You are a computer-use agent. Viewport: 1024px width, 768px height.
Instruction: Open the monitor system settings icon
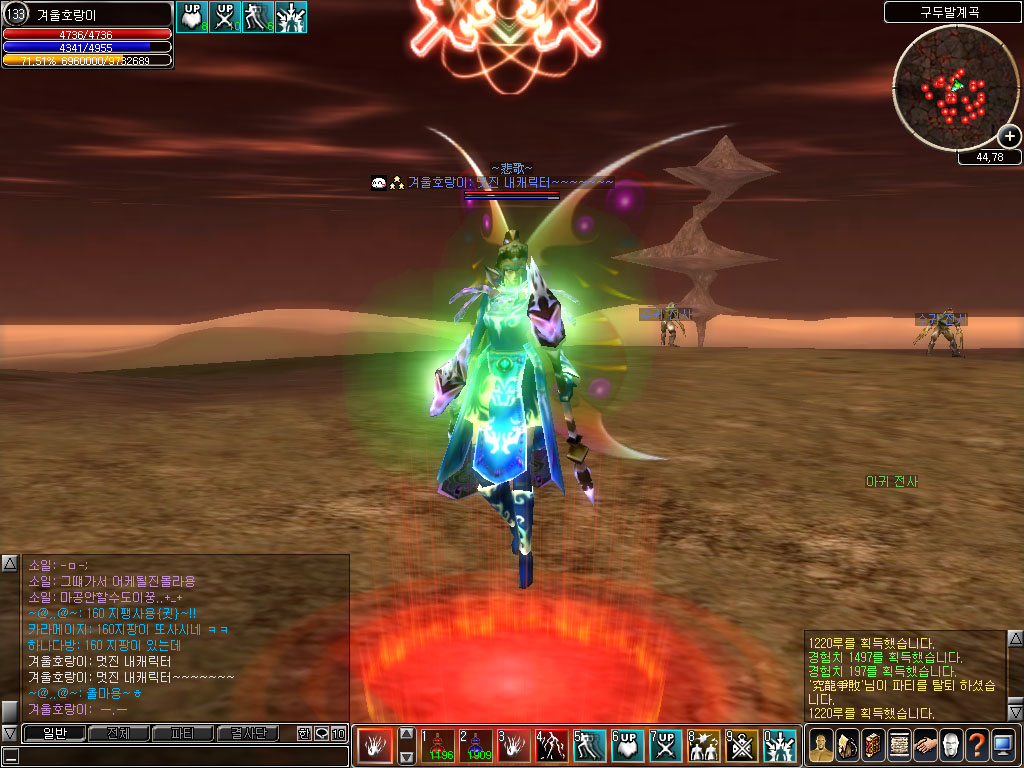click(x=1003, y=746)
